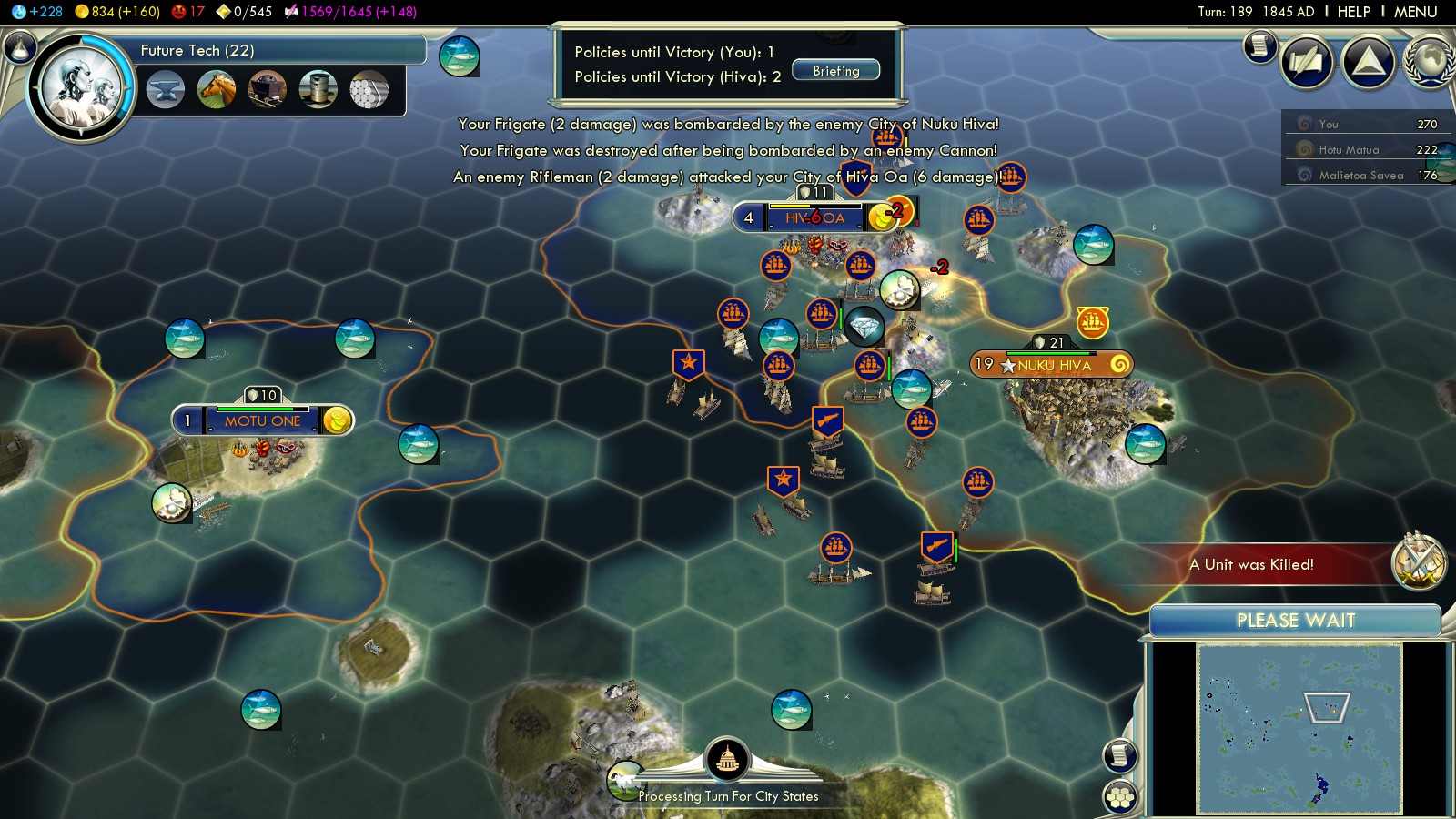
Task: Select Hotu Matua in the score list
Action: pos(1349,149)
